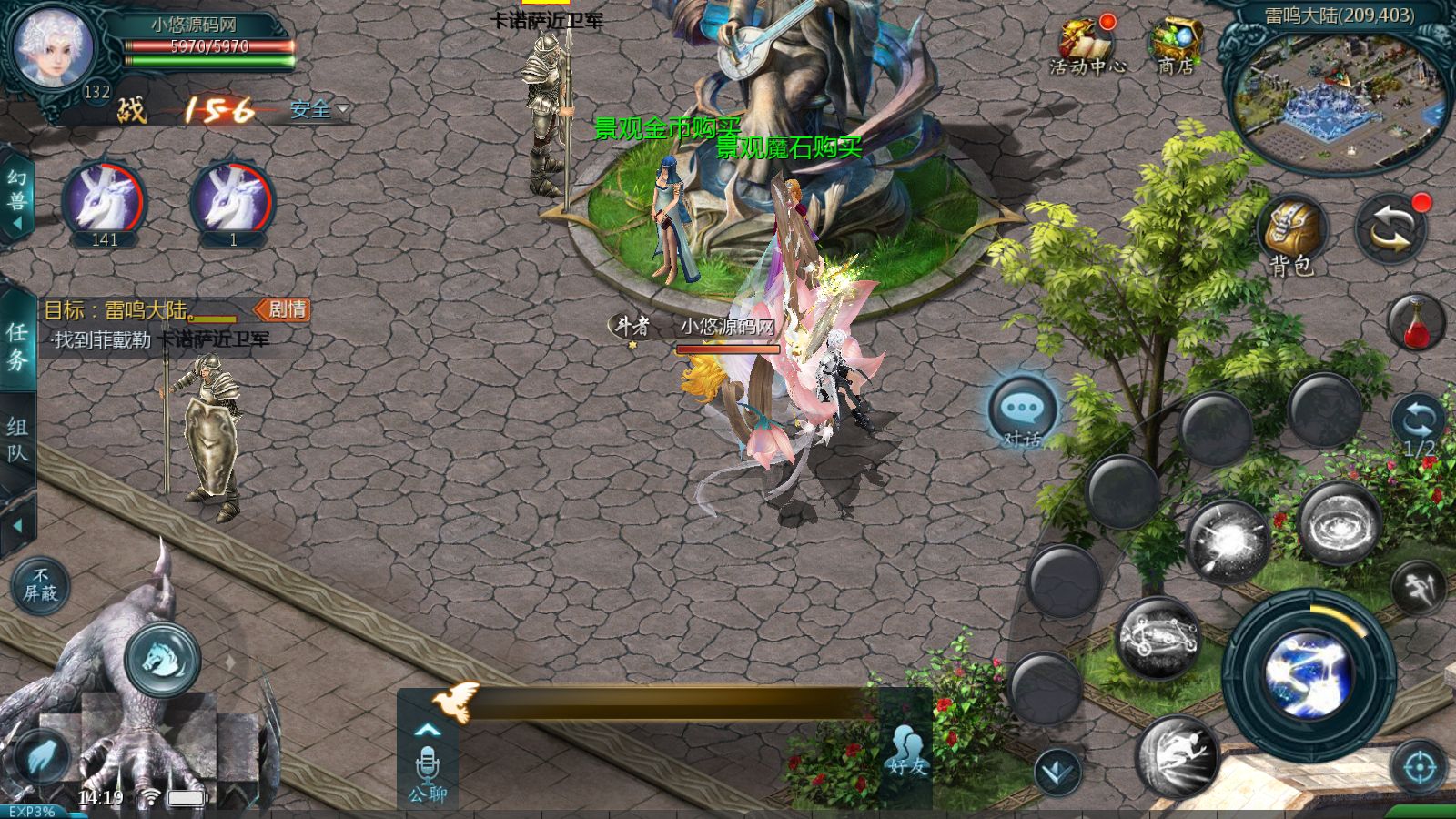Toggle the 不屏蔽 player filter button
The width and height of the screenshot is (1456, 819).
[40, 585]
